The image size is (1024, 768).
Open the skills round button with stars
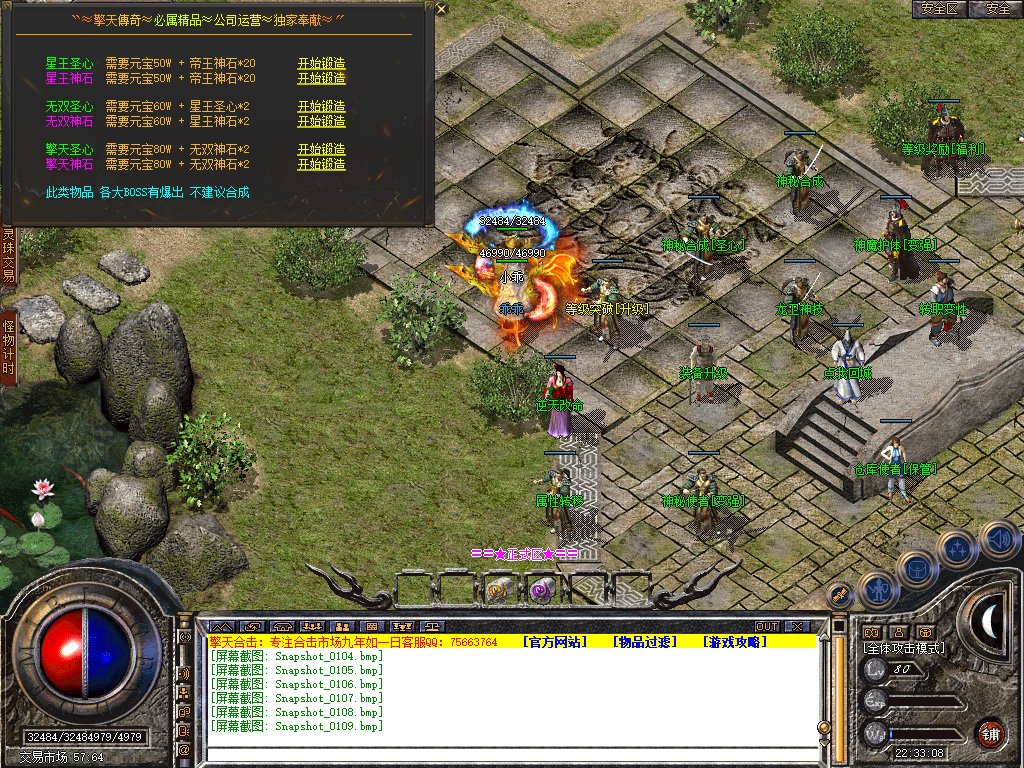pos(958,548)
